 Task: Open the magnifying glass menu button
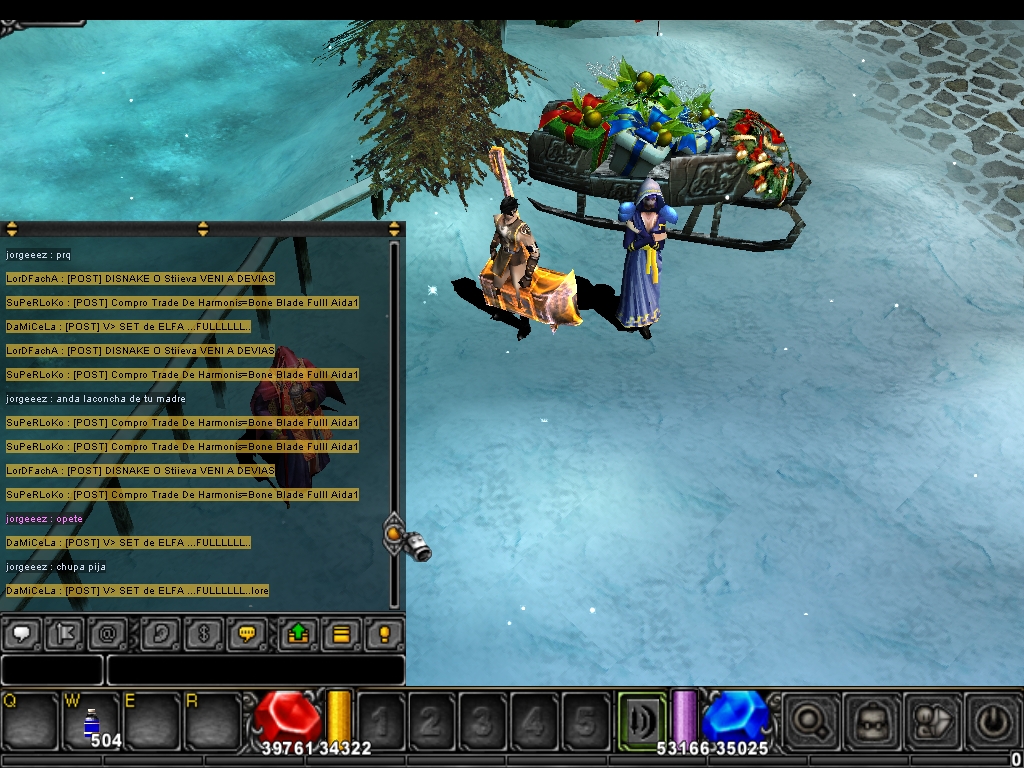tap(810, 720)
